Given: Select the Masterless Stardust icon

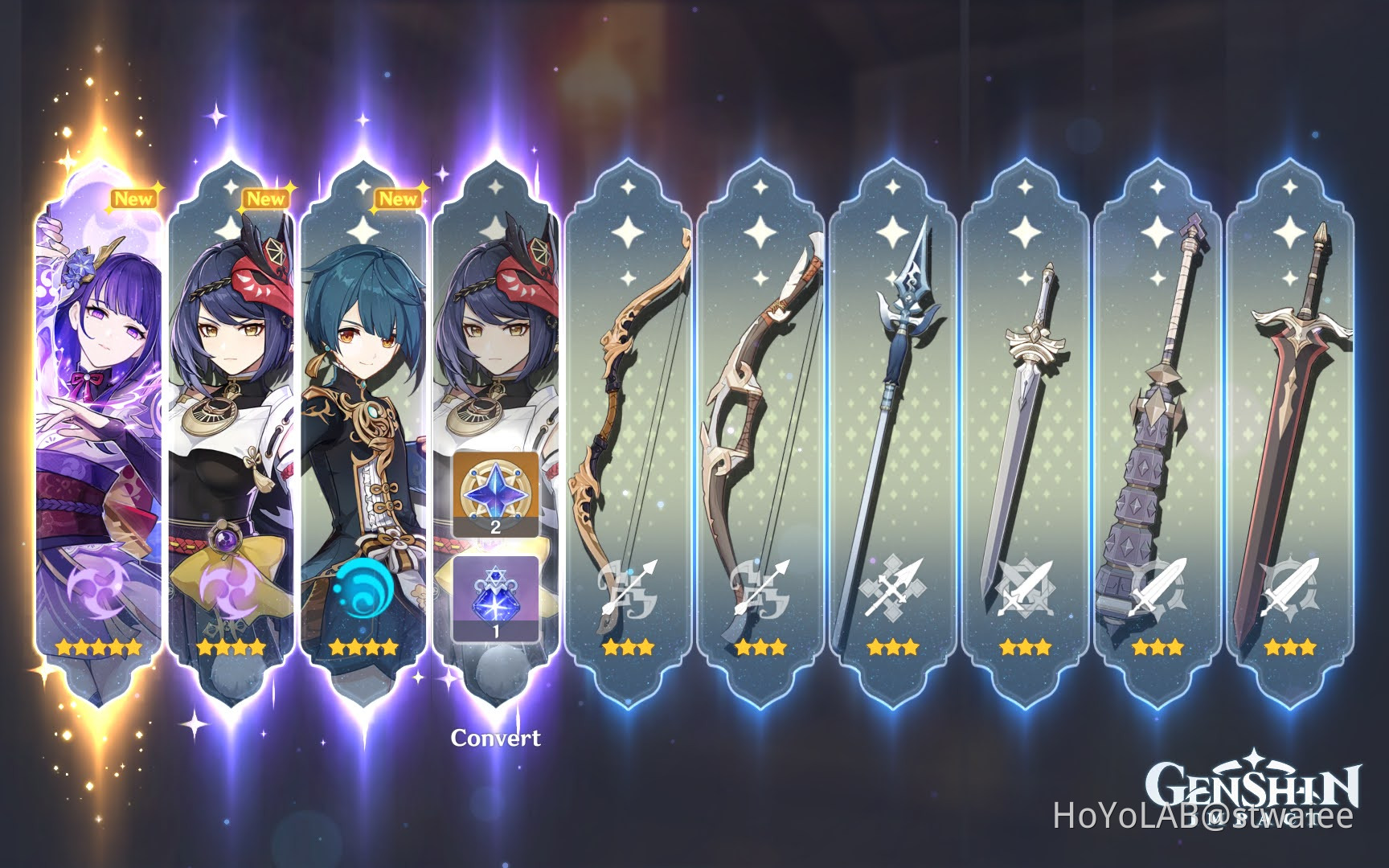Looking at the screenshot, I should click(495, 596).
